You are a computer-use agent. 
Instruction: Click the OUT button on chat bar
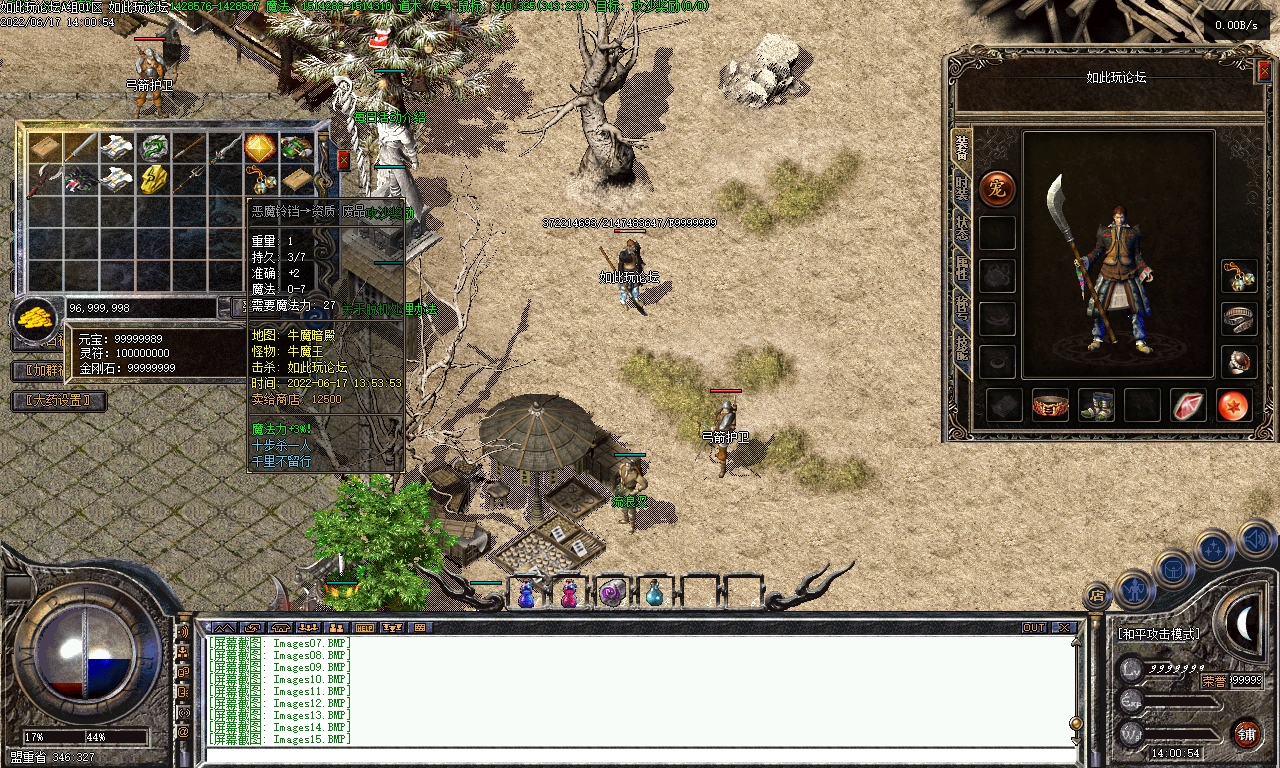tap(1034, 628)
